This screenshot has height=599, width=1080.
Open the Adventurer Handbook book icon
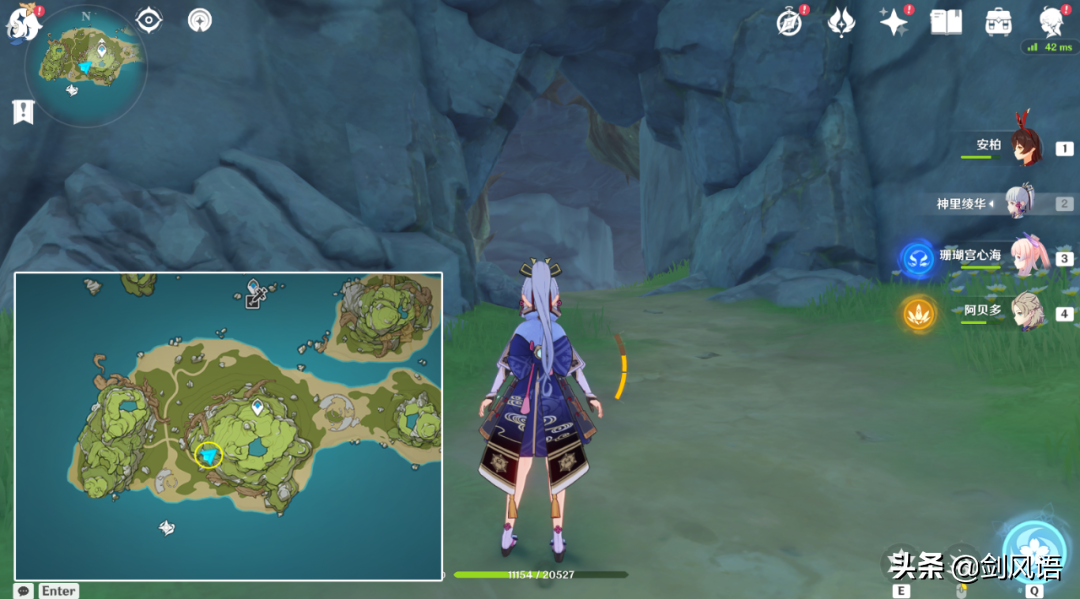946,22
